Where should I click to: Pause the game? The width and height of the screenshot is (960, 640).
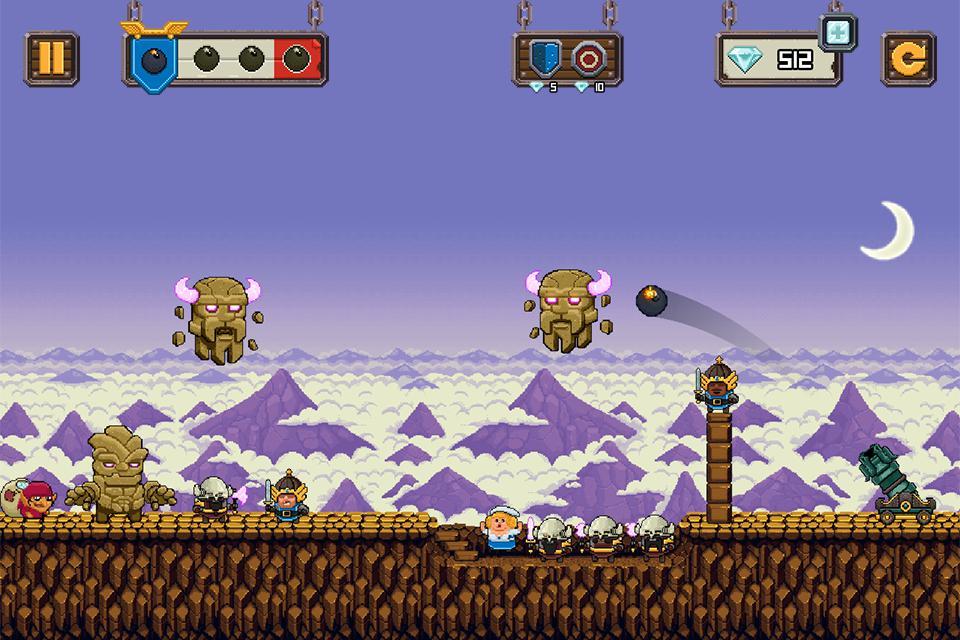tap(51, 59)
